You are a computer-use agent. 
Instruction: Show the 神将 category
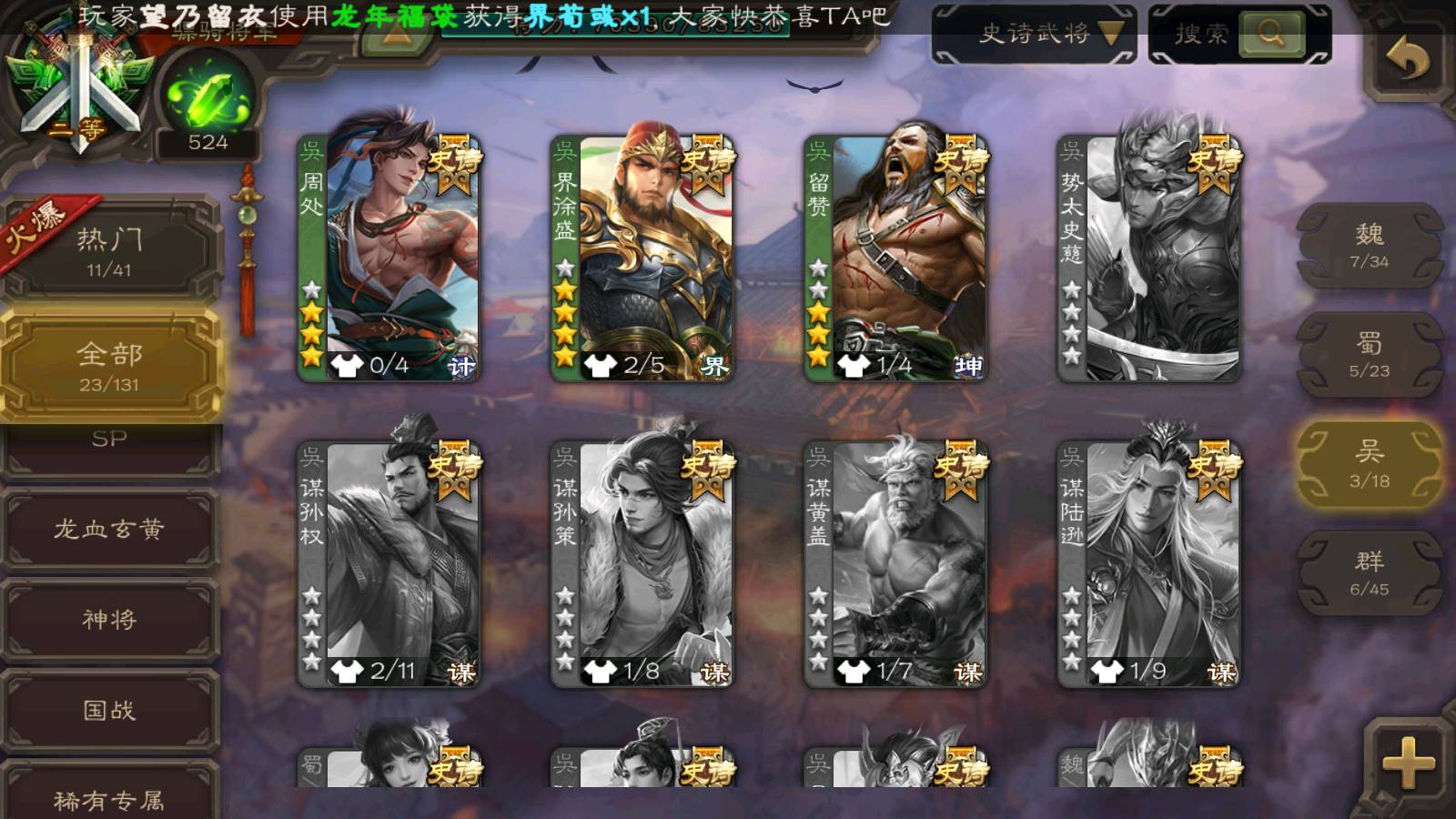(109, 620)
